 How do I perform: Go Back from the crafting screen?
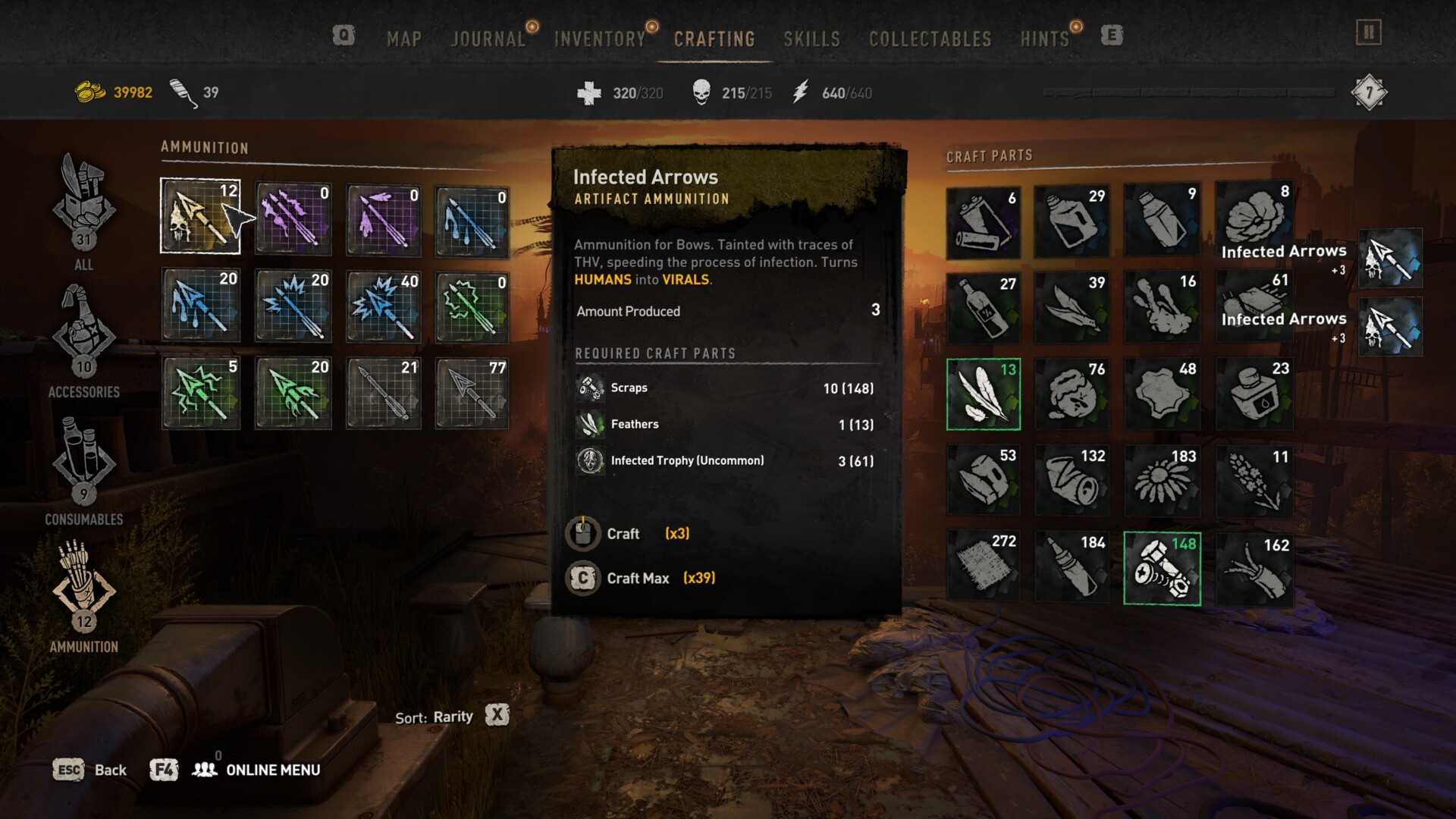pyautogui.click(x=89, y=770)
